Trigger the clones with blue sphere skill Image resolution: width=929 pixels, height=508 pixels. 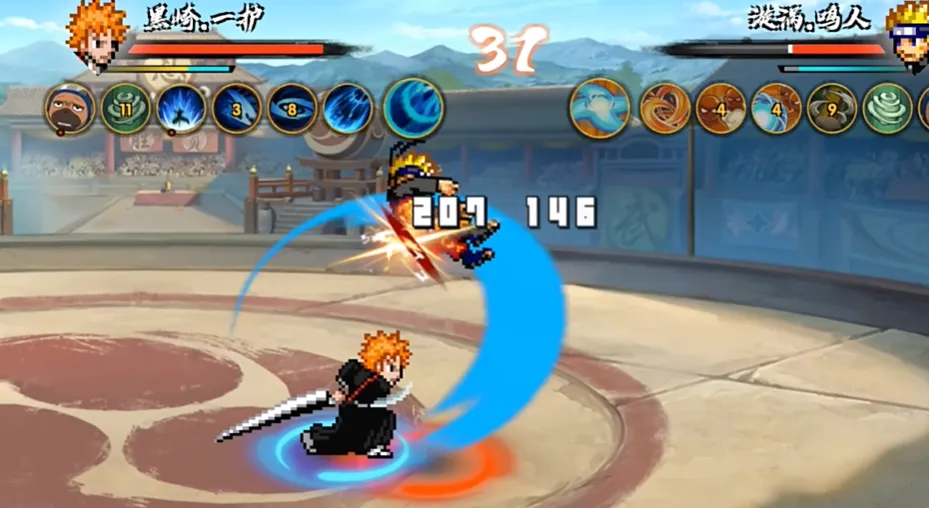click(776, 108)
